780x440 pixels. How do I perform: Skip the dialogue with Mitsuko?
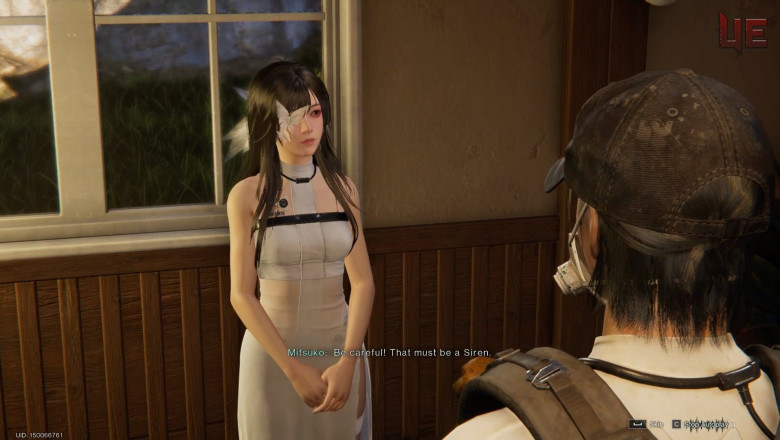(x=646, y=424)
